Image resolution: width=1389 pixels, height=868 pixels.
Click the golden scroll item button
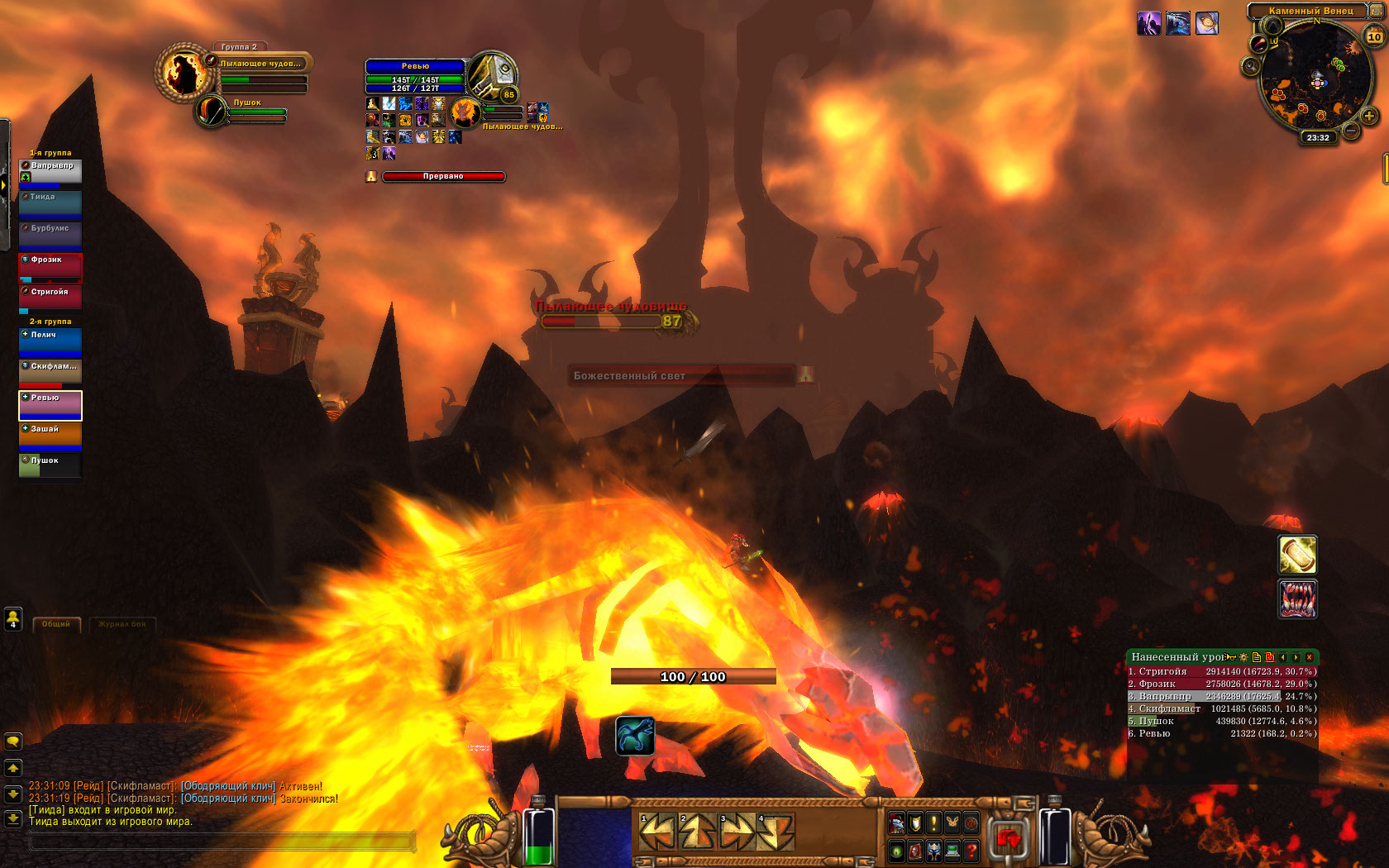(x=1297, y=555)
